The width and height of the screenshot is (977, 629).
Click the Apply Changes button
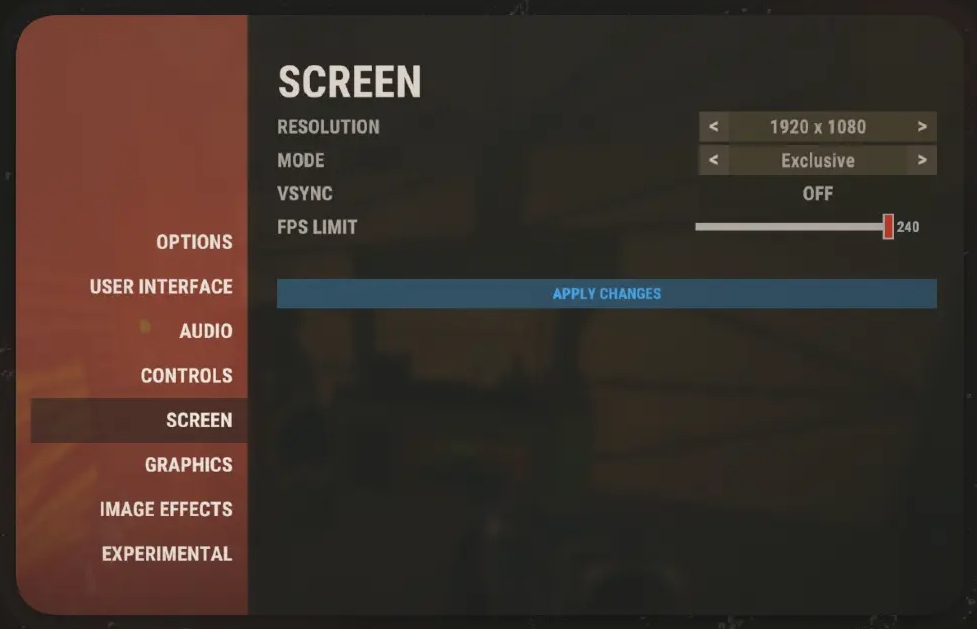tap(606, 294)
